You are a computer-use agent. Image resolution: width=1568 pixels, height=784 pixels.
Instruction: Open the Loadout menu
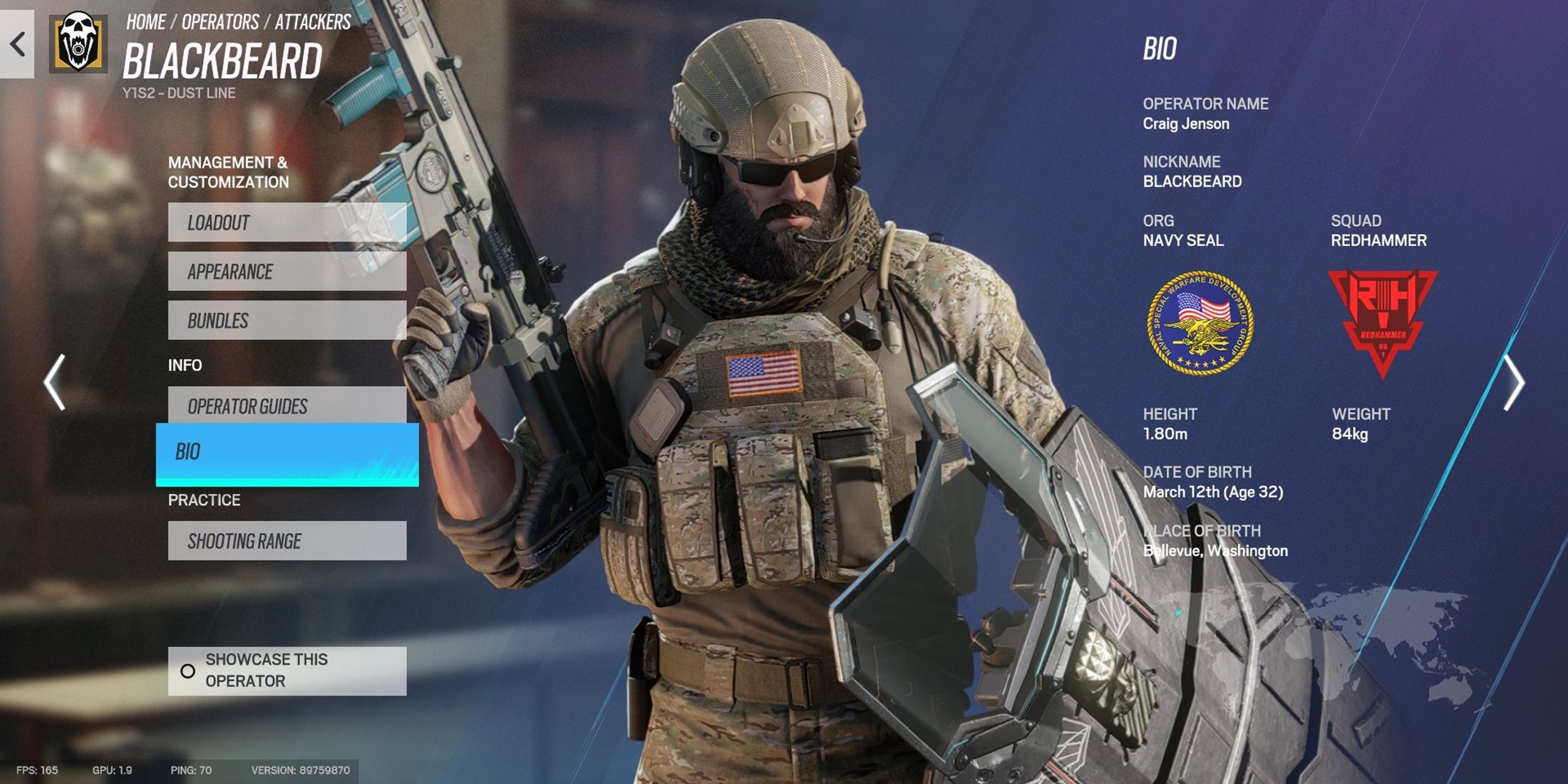[x=287, y=222]
